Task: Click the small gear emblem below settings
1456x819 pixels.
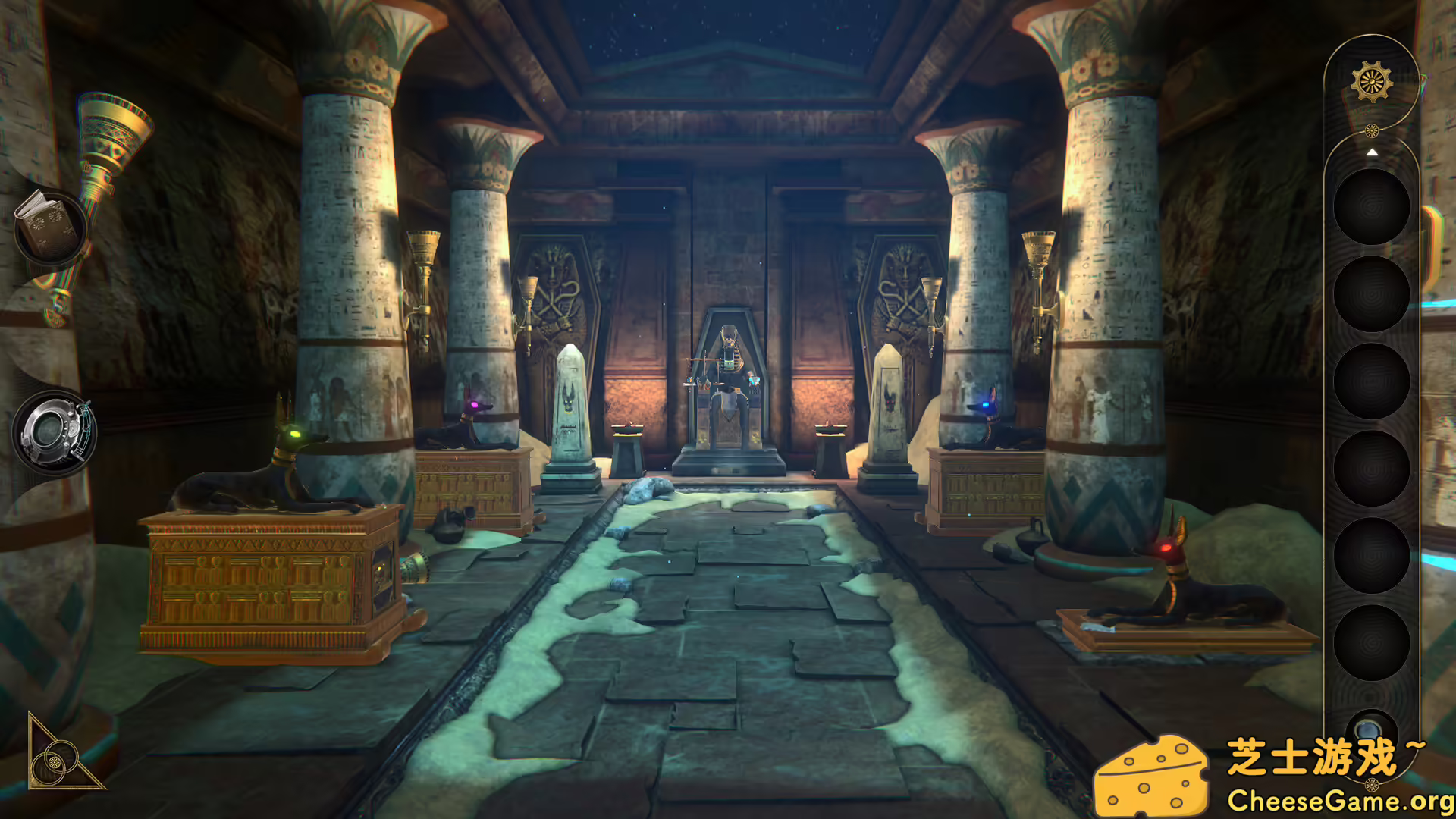Action: (1373, 129)
